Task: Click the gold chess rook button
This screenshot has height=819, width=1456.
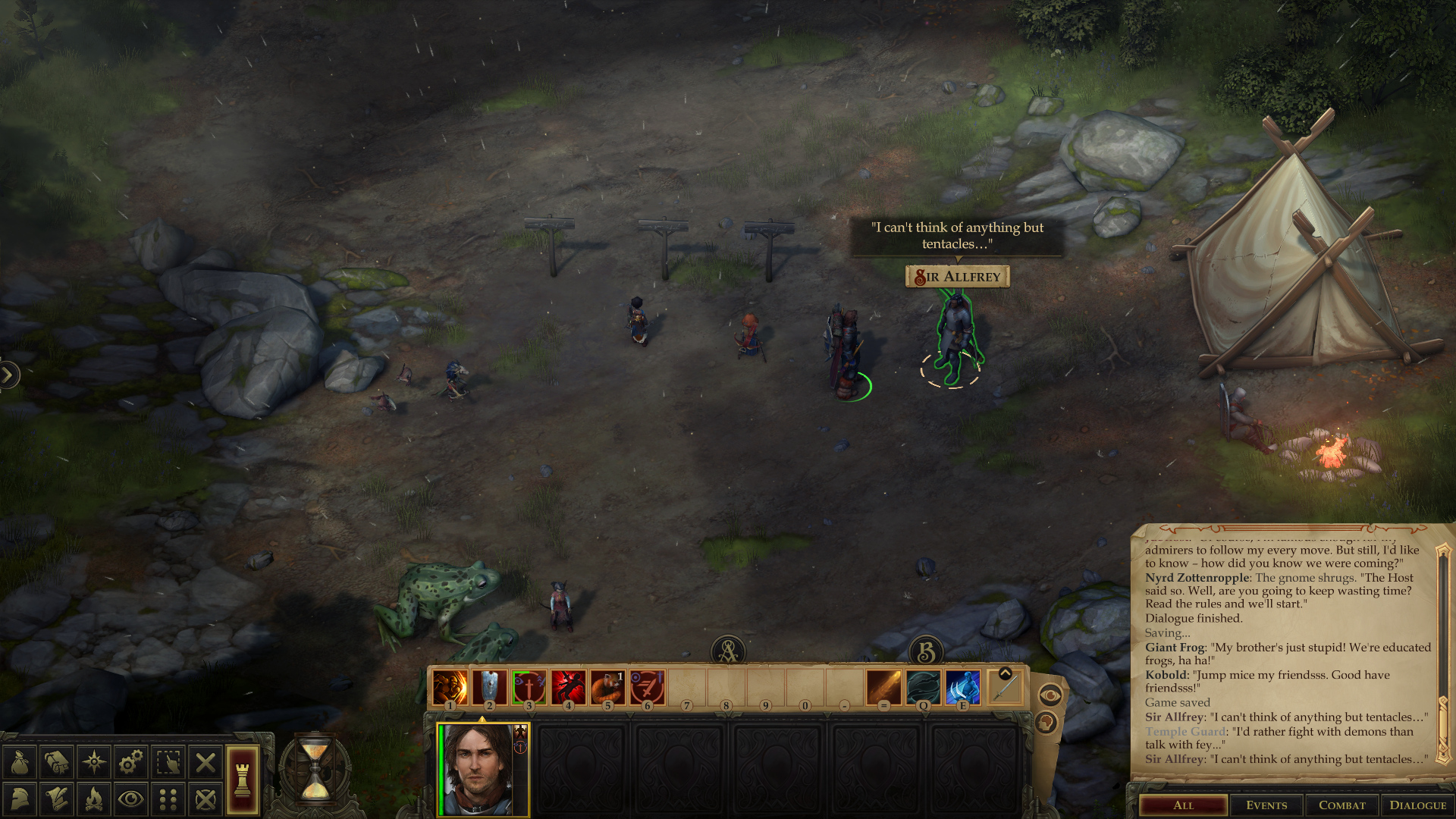Action: 243,780
